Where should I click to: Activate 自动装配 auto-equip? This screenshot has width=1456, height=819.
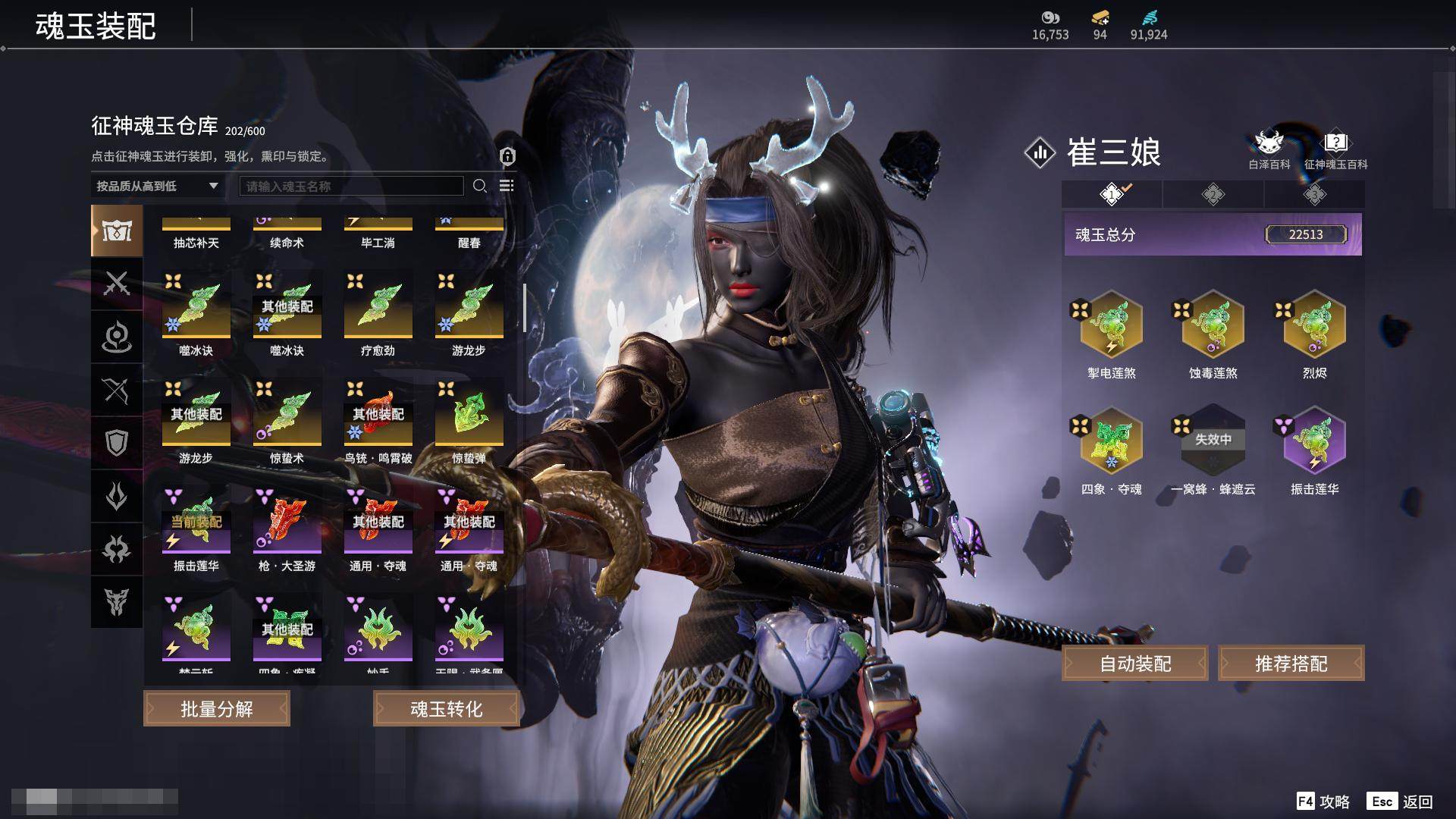1135,664
